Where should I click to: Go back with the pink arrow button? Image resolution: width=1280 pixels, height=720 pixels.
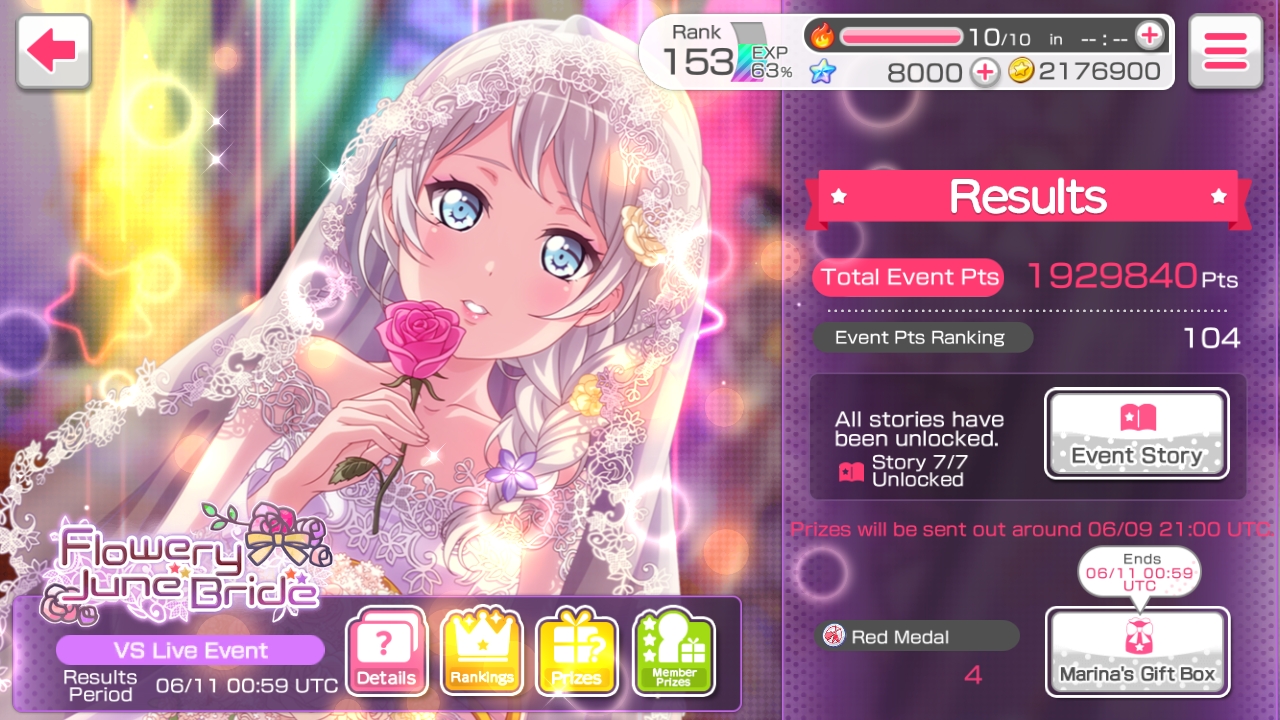tap(53, 51)
